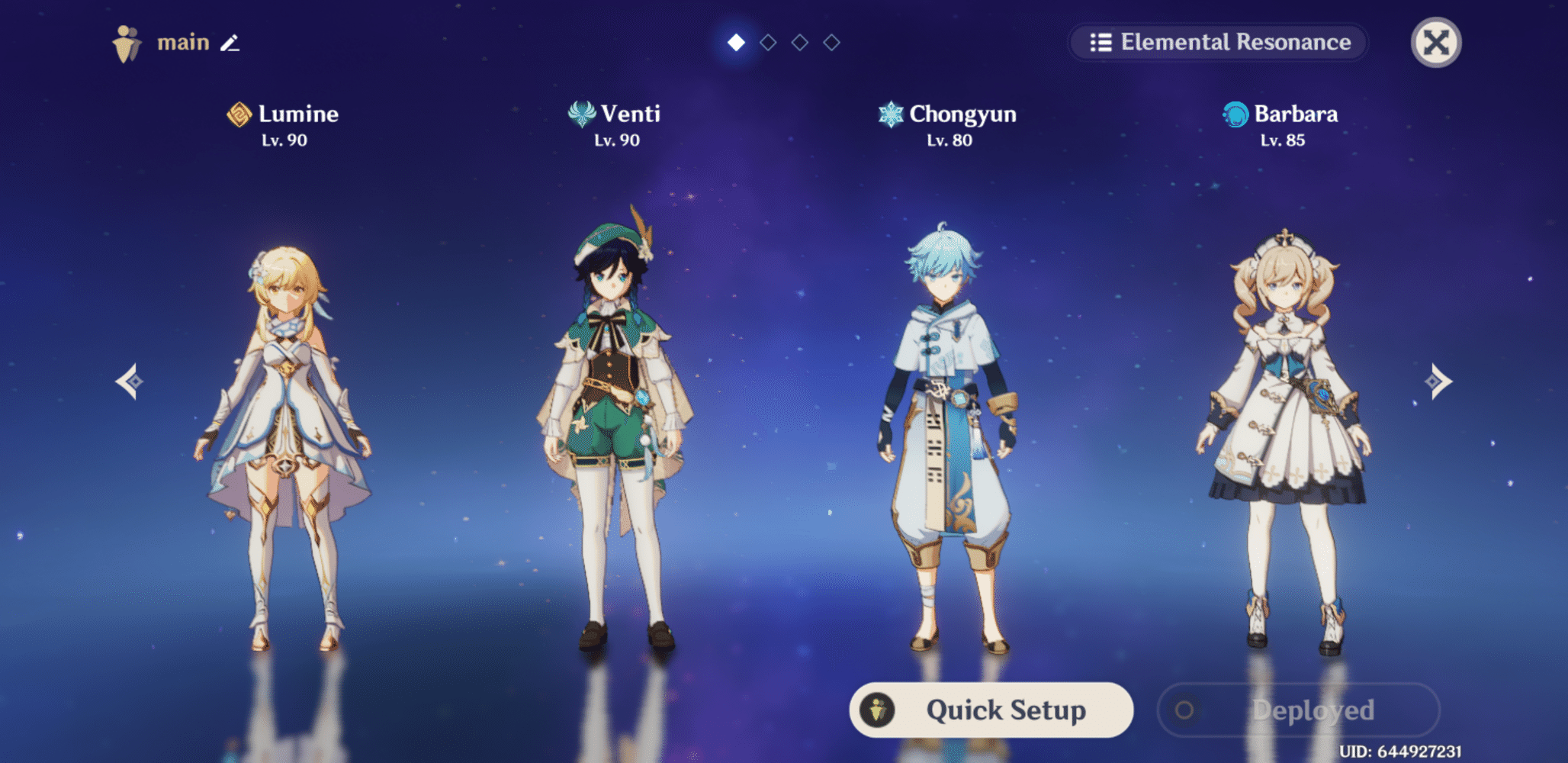Switch to the previous party with the left arrow
Image resolution: width=1568 pixels, height=763 pixels.
pyautogui.click(x=130, y=381)
